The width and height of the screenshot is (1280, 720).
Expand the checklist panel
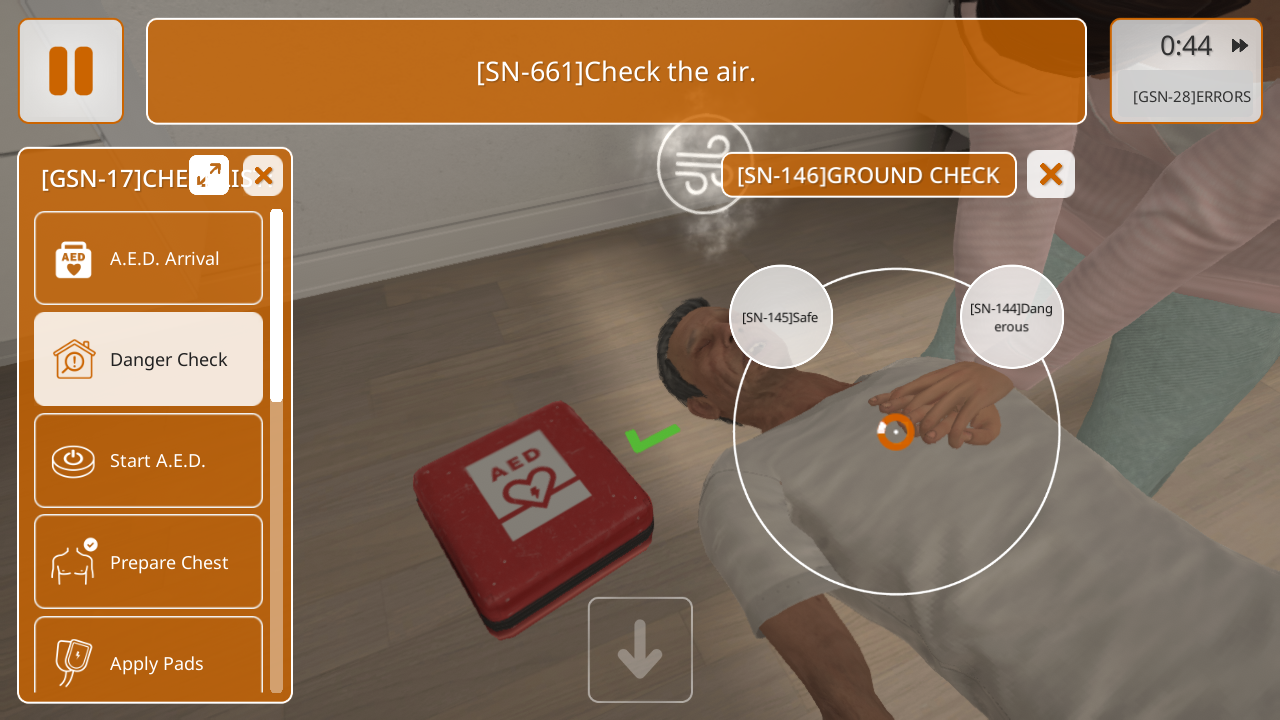209,175
